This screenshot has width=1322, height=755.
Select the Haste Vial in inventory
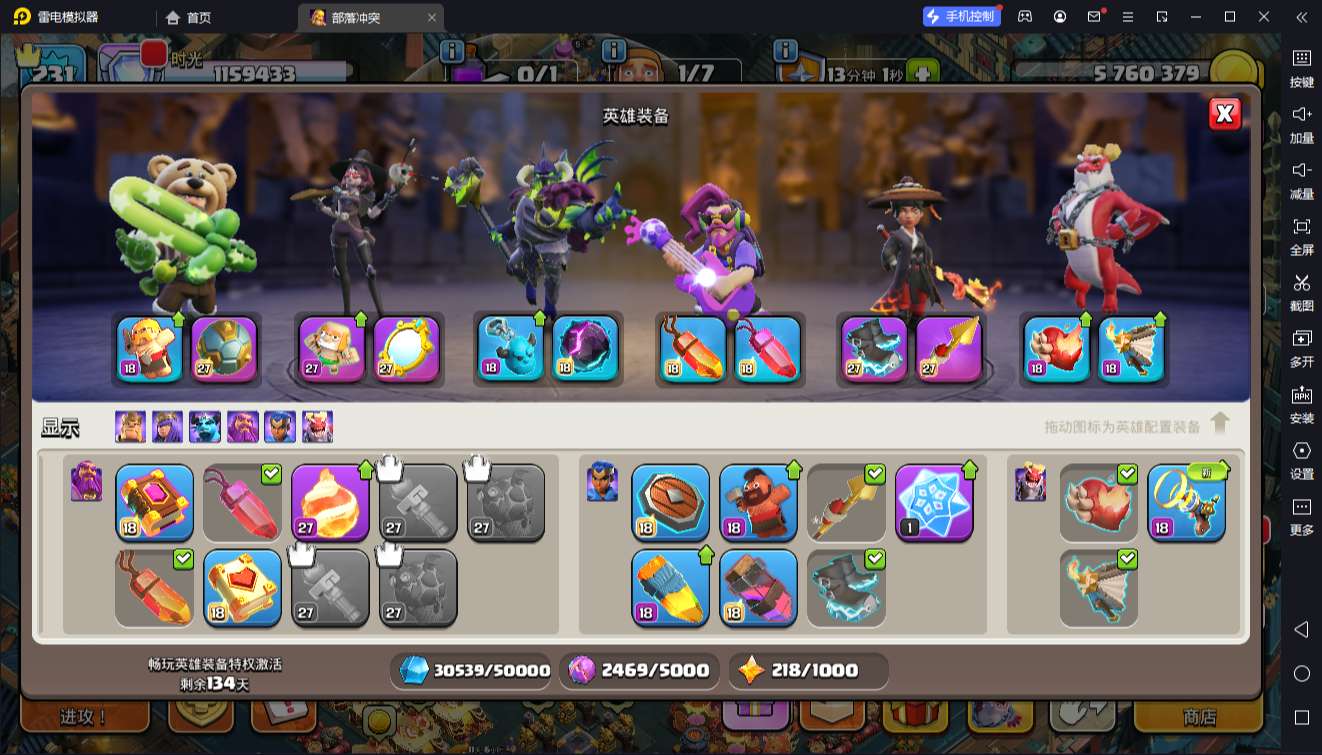click(x=670, y=587)
